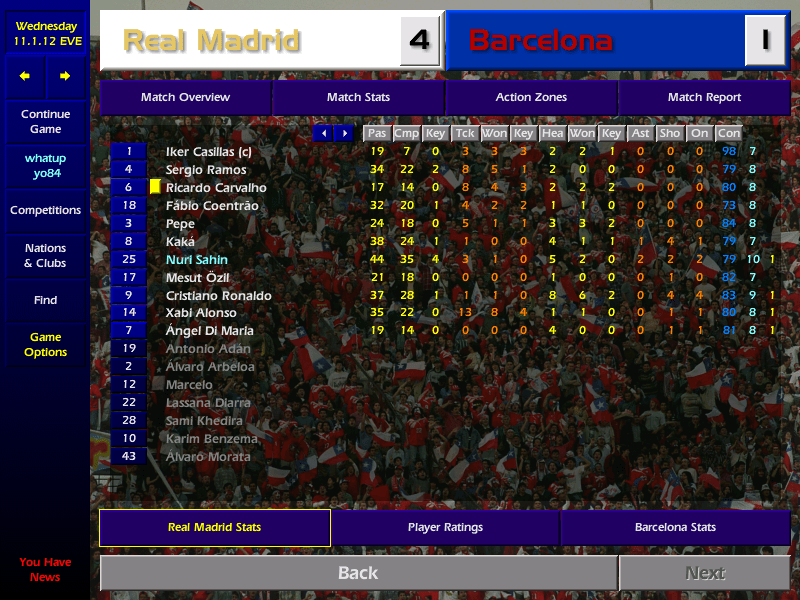Select the Find option
Viewport: 800px width, 600px height.
[45, 300]
